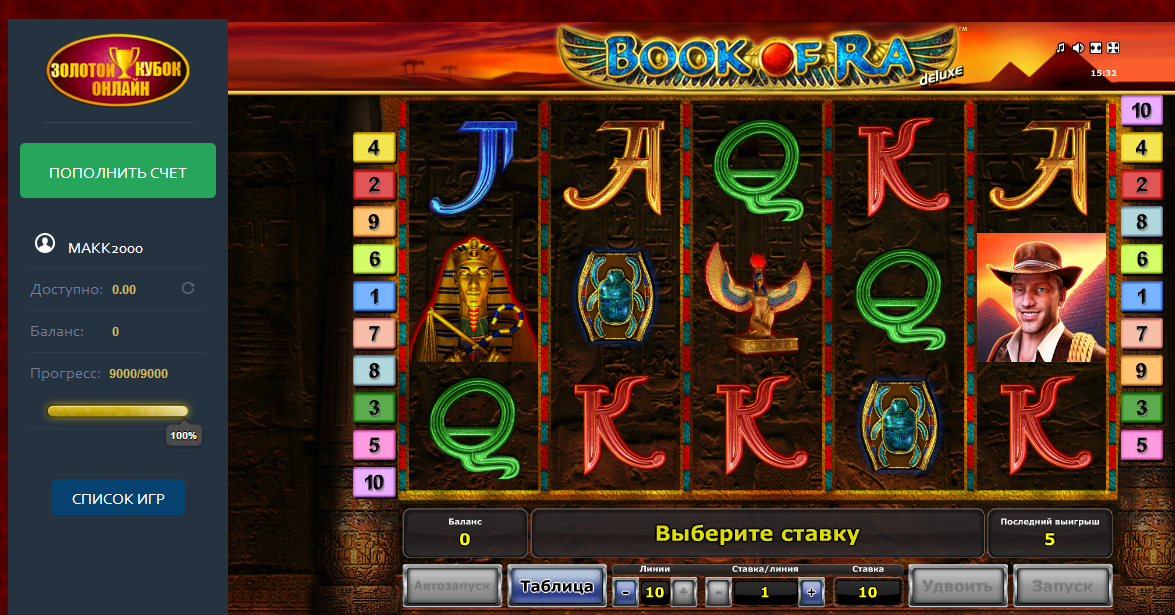Activate the Автозапуск autoplay button

pyautogui.click(x=452, y=587)
